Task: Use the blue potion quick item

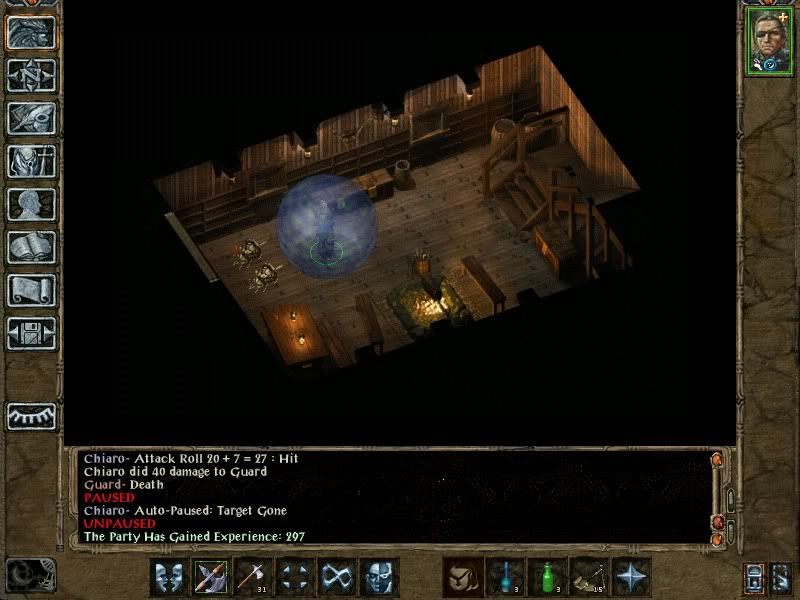Action: click(506, 577)
